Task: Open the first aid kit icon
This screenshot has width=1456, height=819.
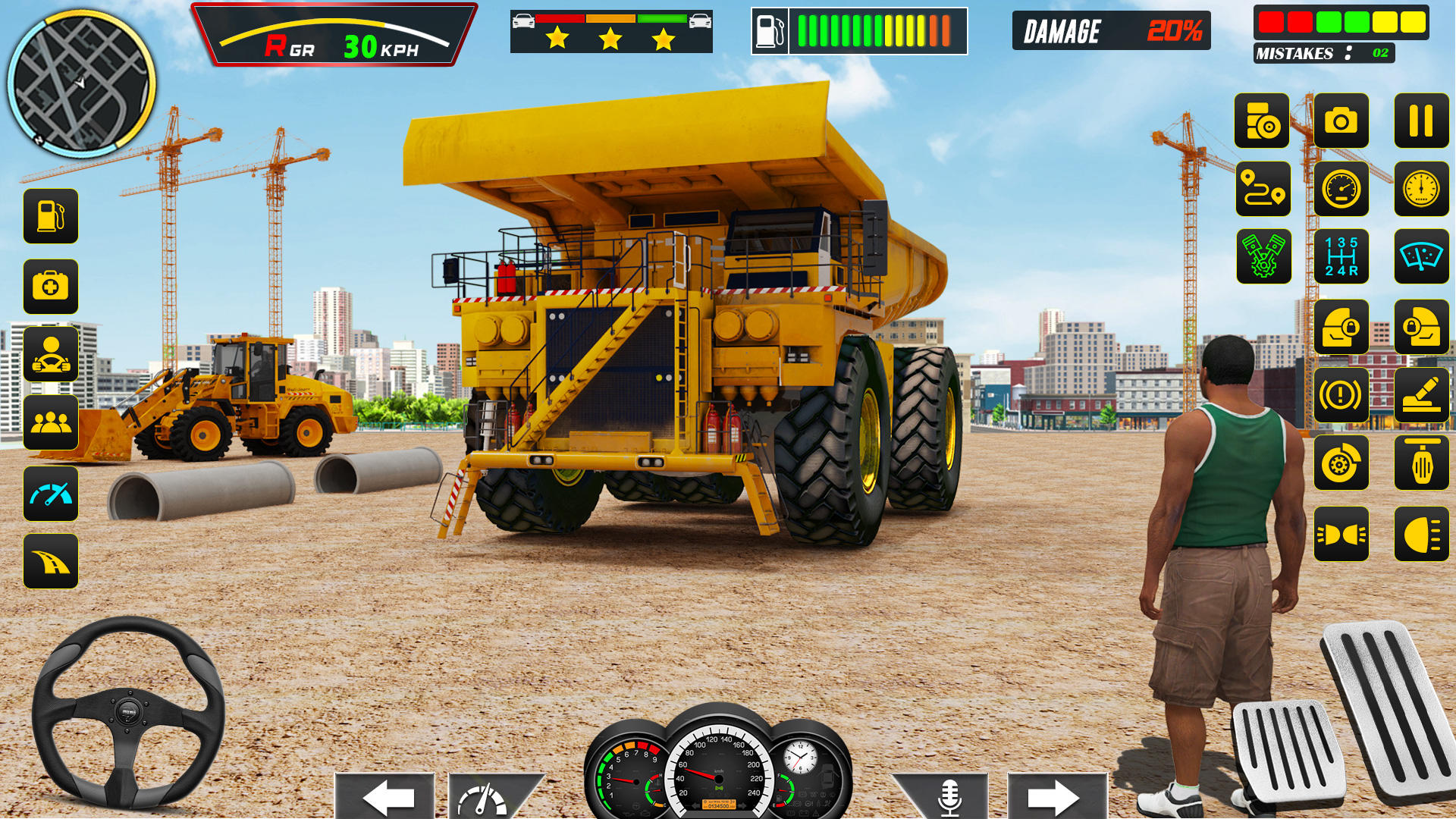Action: pyautogui.click(x=50, y=286)
